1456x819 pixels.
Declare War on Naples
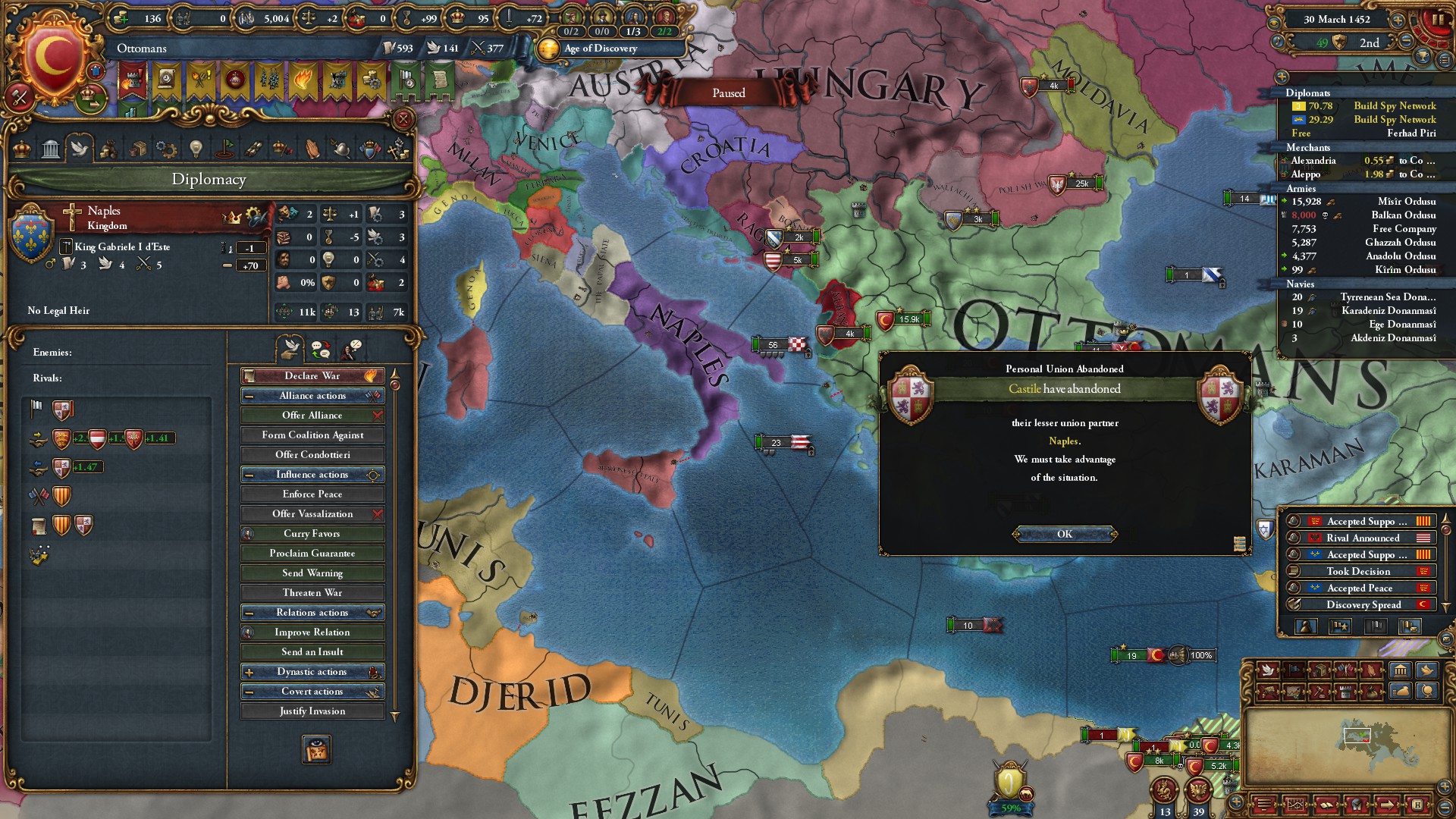coord(312,376)
